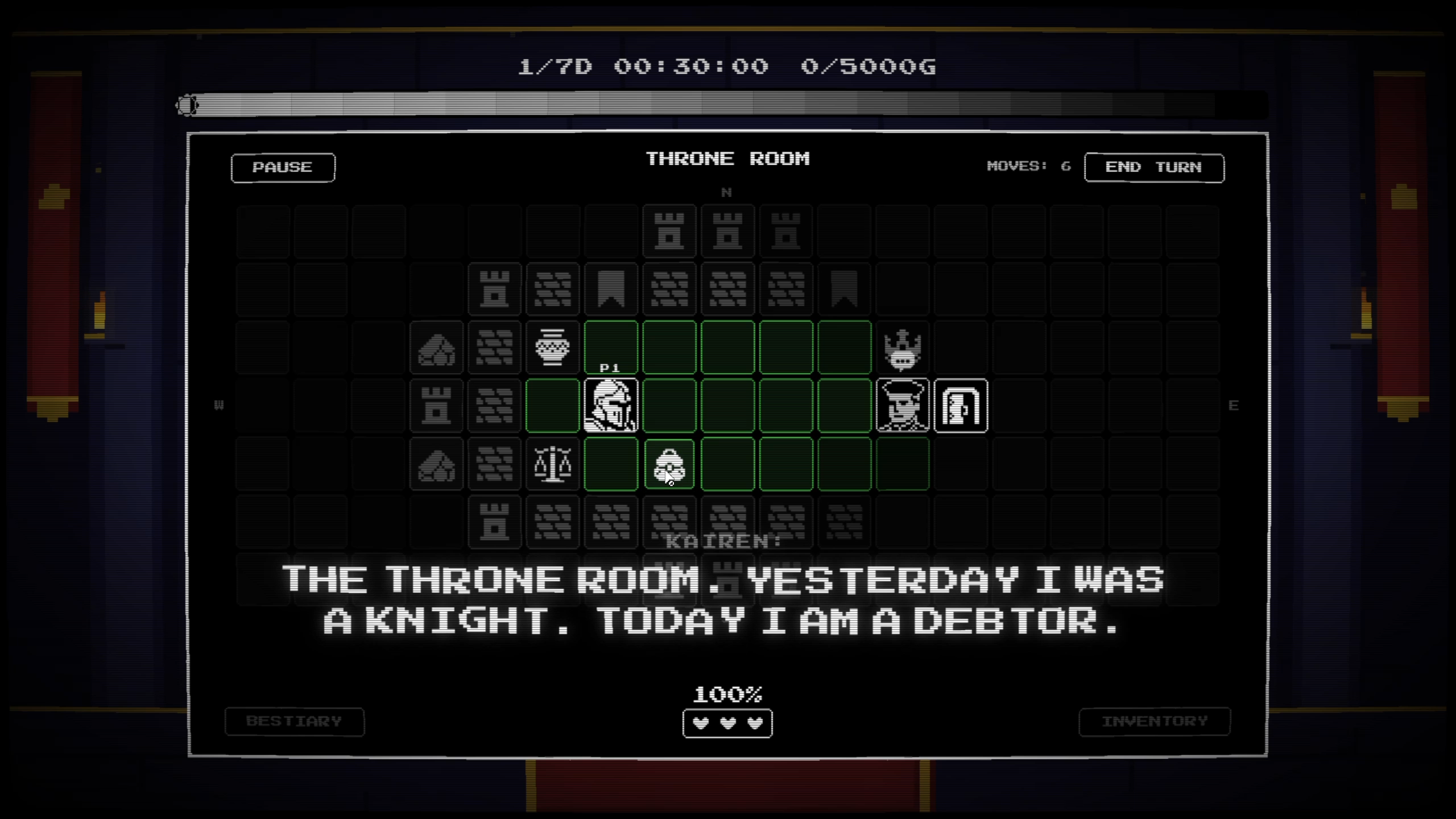Click the hanging banner tile
The image size is (1456, 819).
pos(611,289)
